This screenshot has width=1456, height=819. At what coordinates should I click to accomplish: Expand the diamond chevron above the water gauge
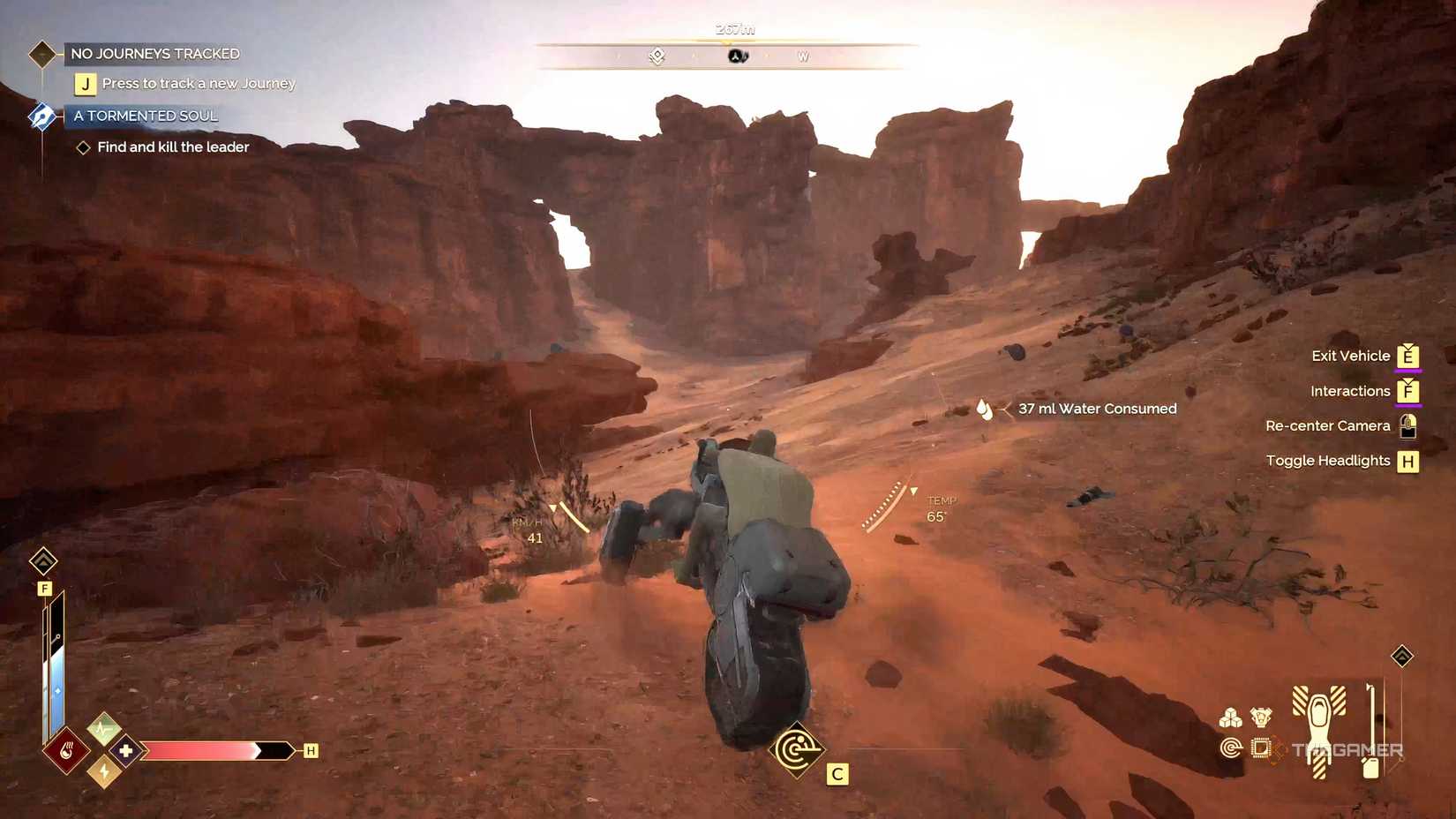44,561
